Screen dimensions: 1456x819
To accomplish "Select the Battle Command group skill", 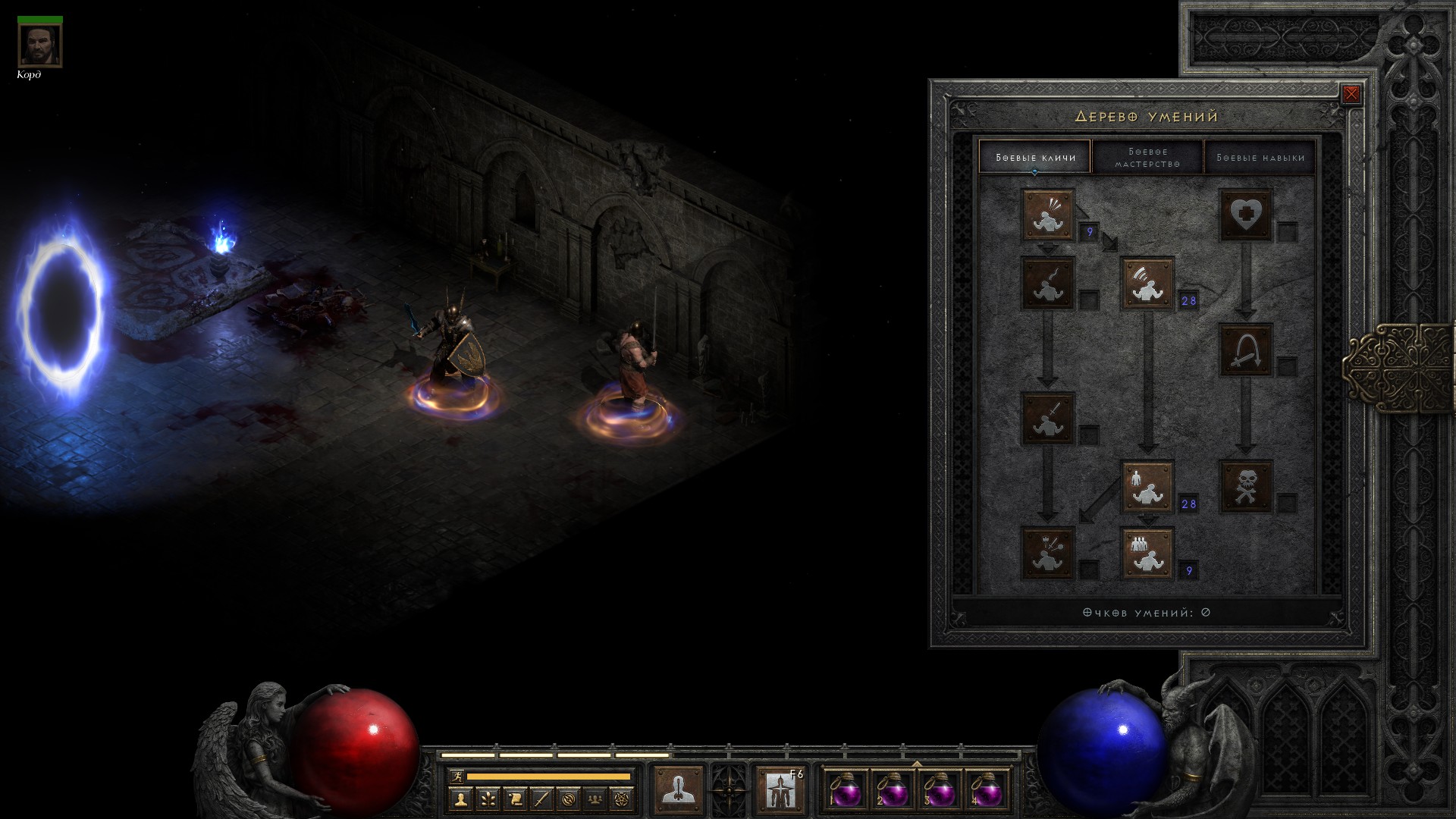I will point(1147,553).
